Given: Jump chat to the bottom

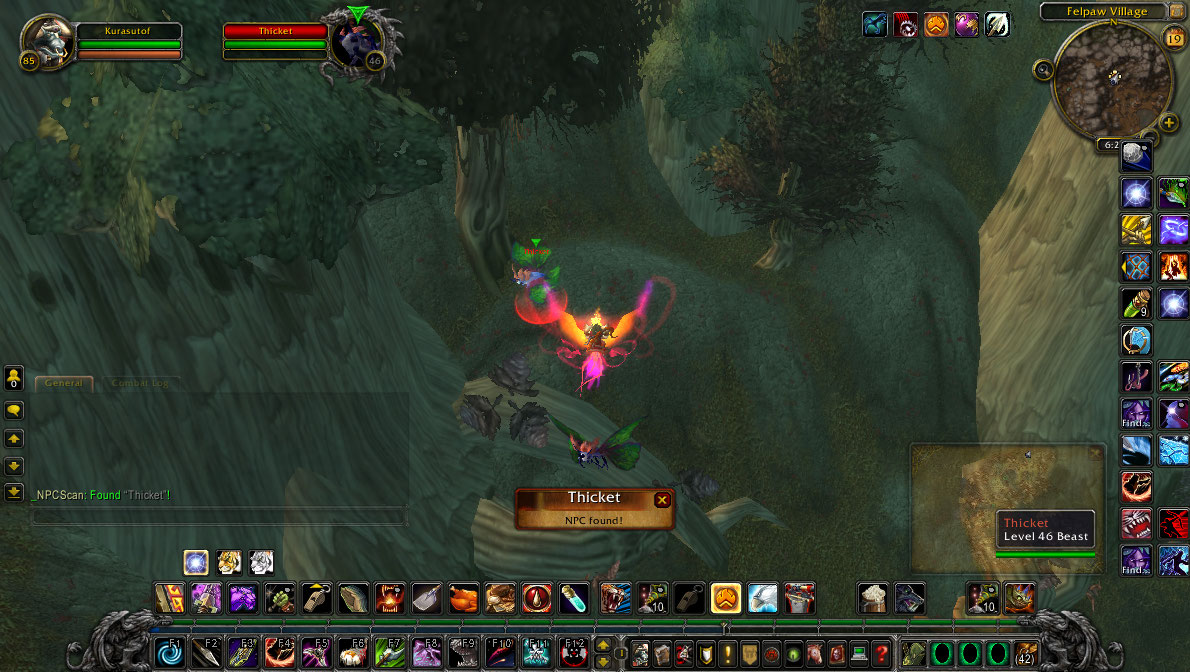Looking at the screenshot, I should 14,491.
